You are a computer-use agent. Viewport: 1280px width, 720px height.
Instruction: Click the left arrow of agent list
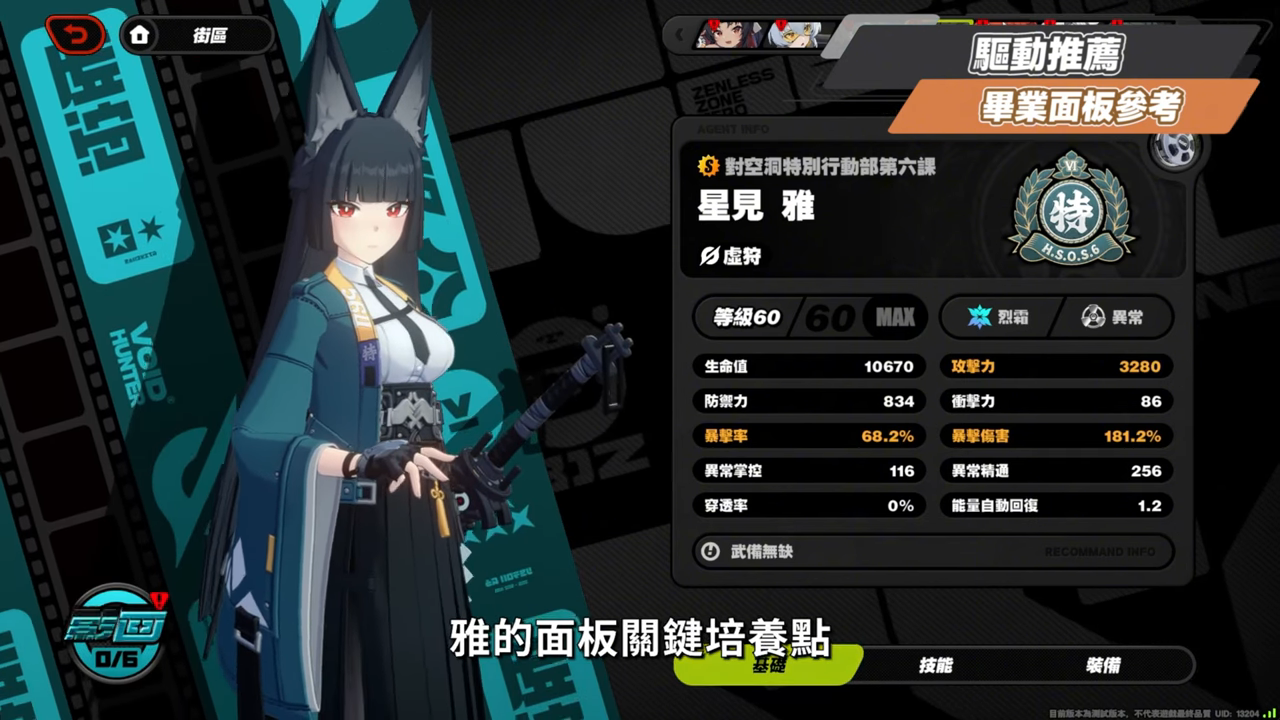[680, 35]
